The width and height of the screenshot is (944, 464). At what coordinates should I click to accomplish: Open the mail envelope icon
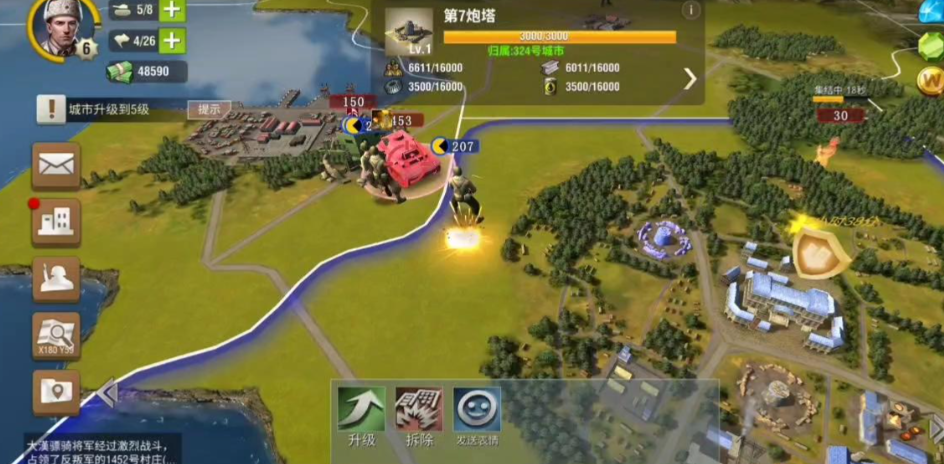click(x=56, y=166)
